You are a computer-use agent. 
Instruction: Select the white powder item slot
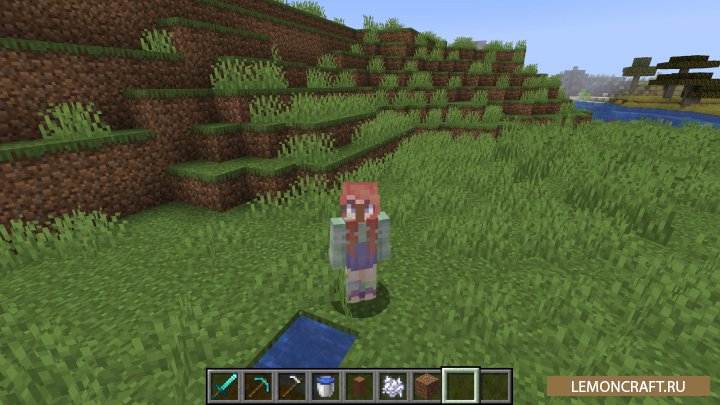pos(394,385)
